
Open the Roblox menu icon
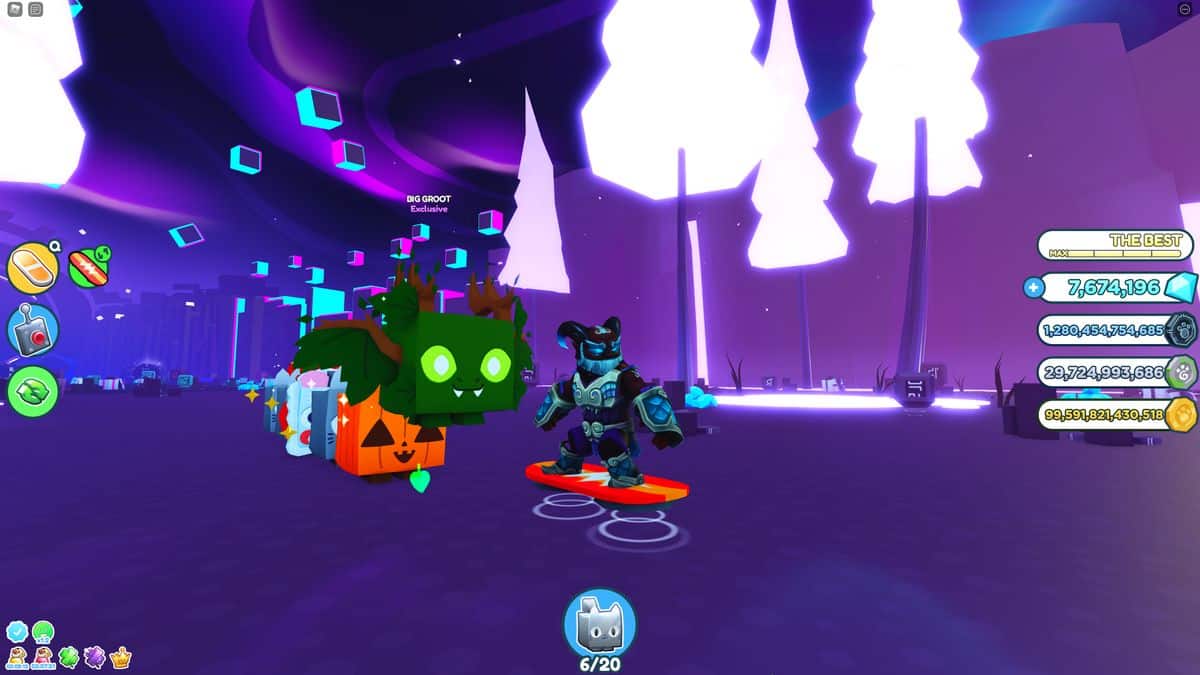coord(15,9)
